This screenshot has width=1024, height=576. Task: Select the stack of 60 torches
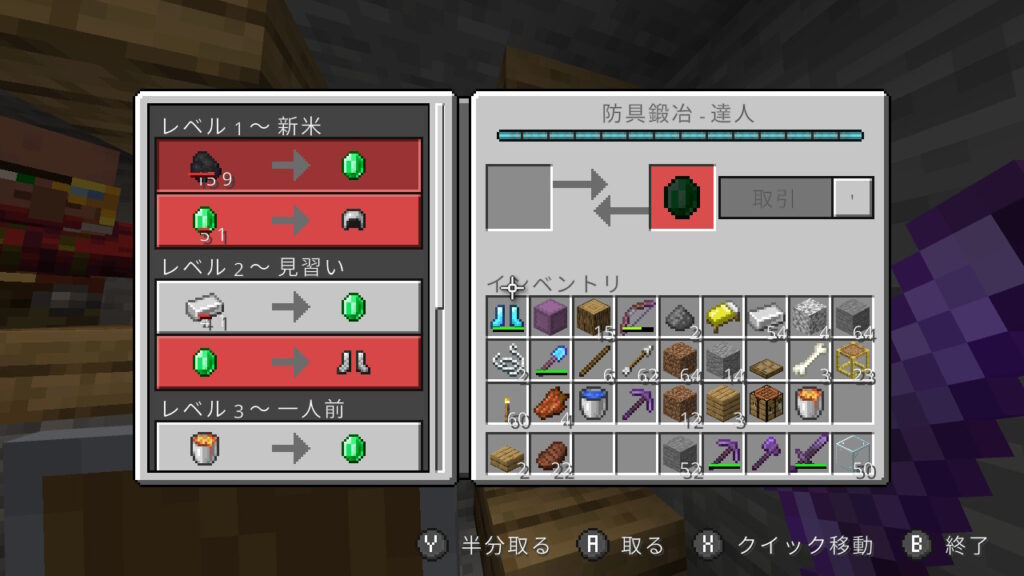(509, 403)
